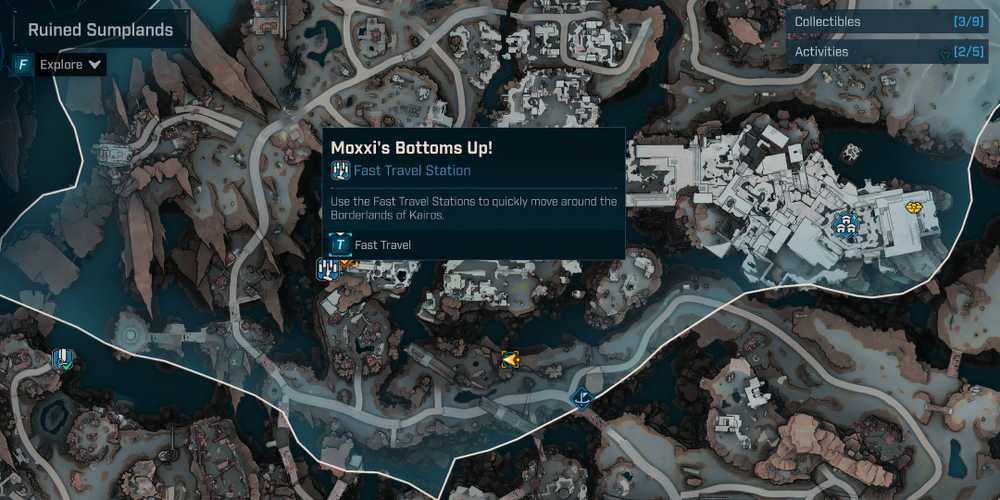Open the Explore dropdown
Viewport: 1000px width, 500px height.
pos(70,65)
